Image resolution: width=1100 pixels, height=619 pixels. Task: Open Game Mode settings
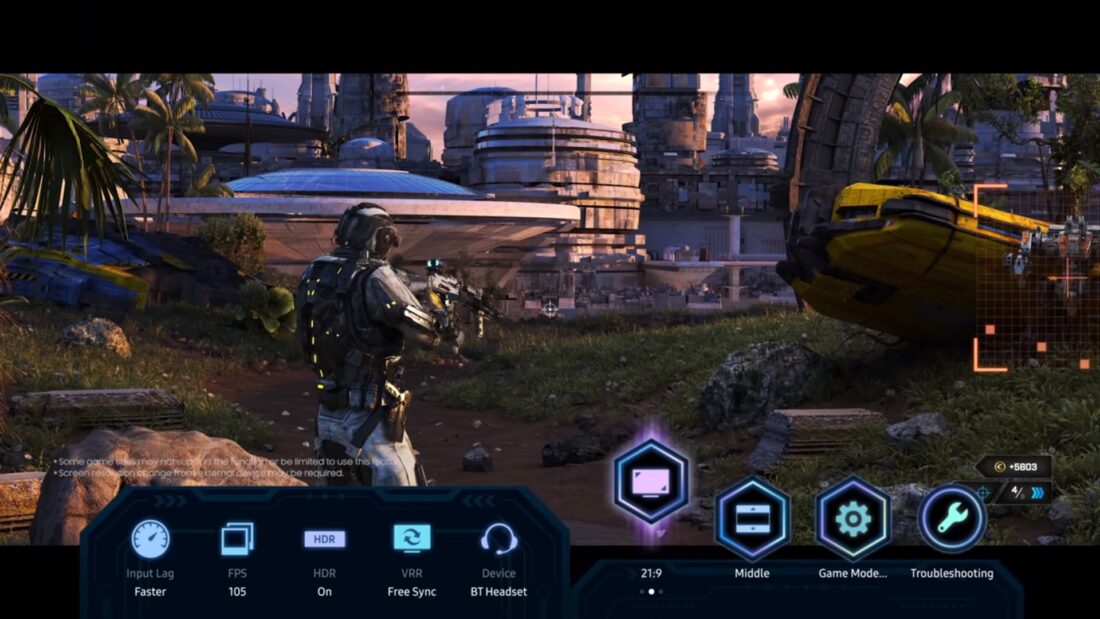[x=853, y=518]
